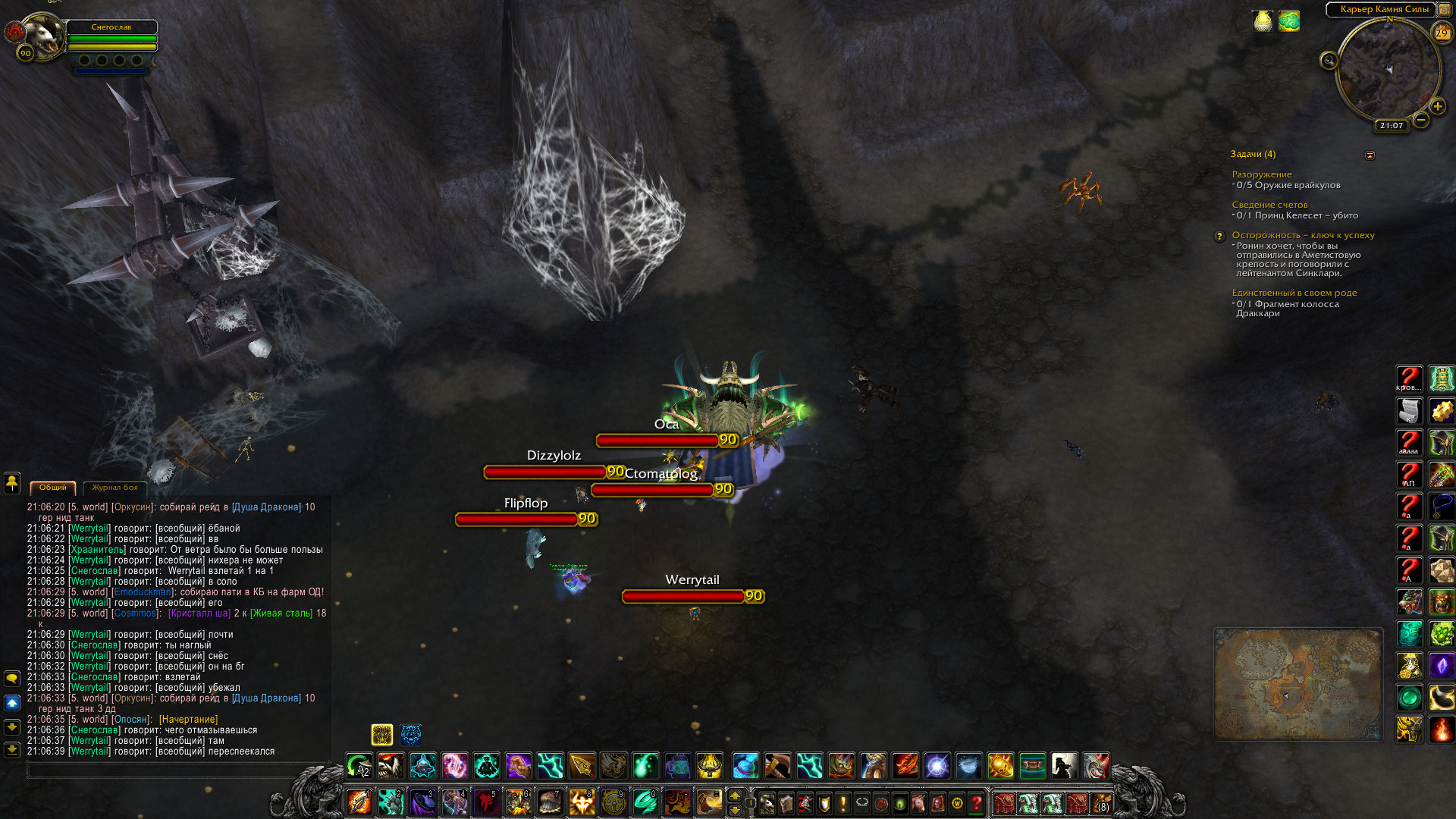This screenshot has height=819, width=1456.
Task: Click the macro labeled АП
Action: (1409, 475)
